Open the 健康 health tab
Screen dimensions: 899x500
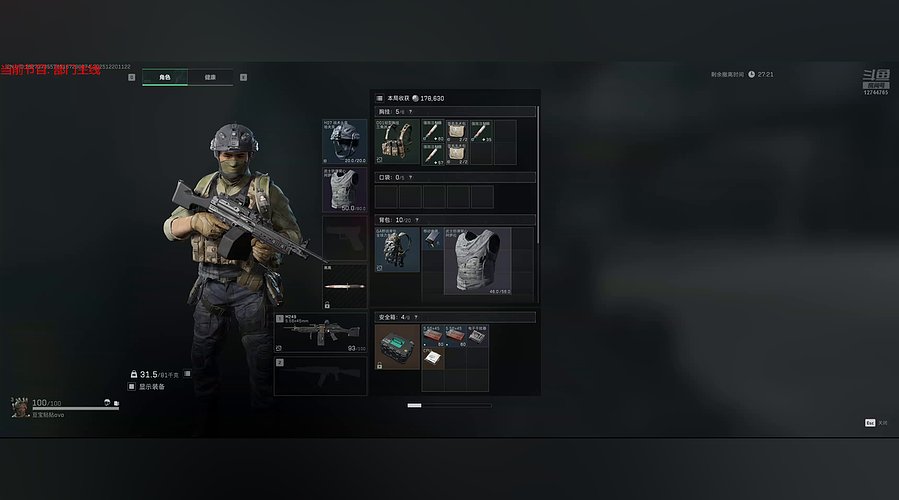pyautogui.click(x=210, y=77)
